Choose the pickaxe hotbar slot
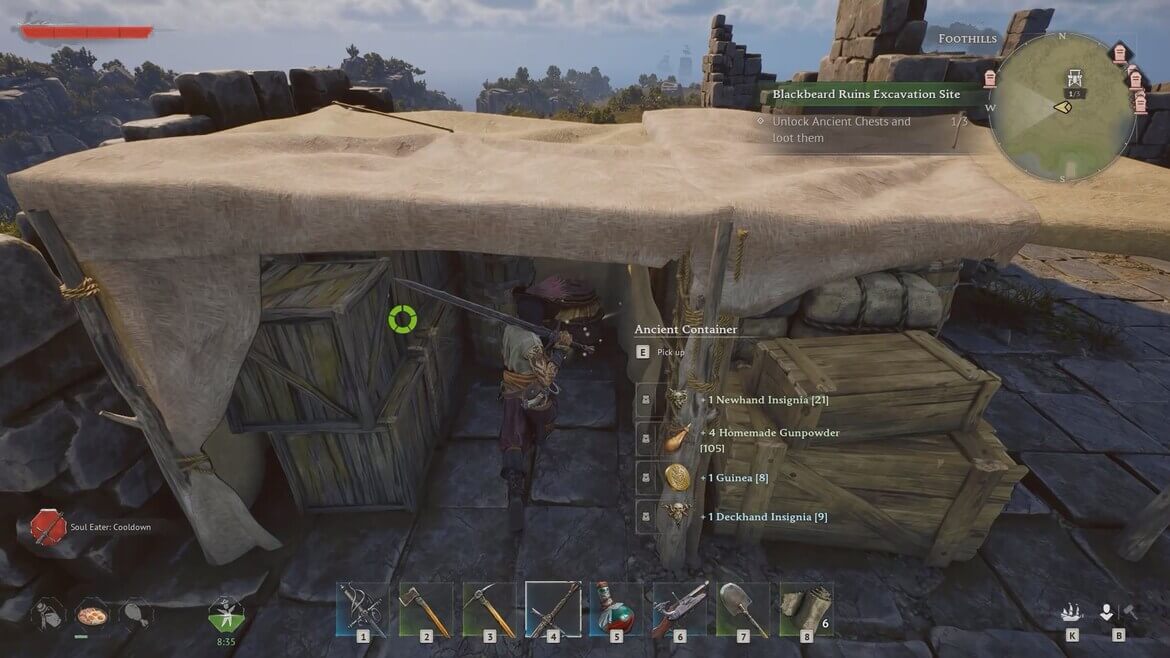This screenshot has height=658, width=1170. click(489, 607)
